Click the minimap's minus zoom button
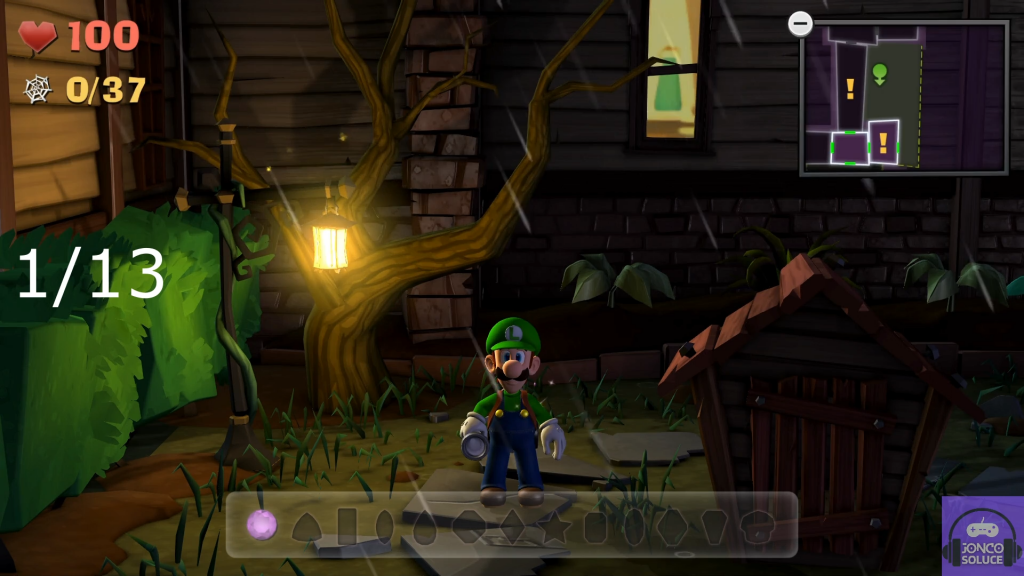1024x576 pixels. pos(800,23)
